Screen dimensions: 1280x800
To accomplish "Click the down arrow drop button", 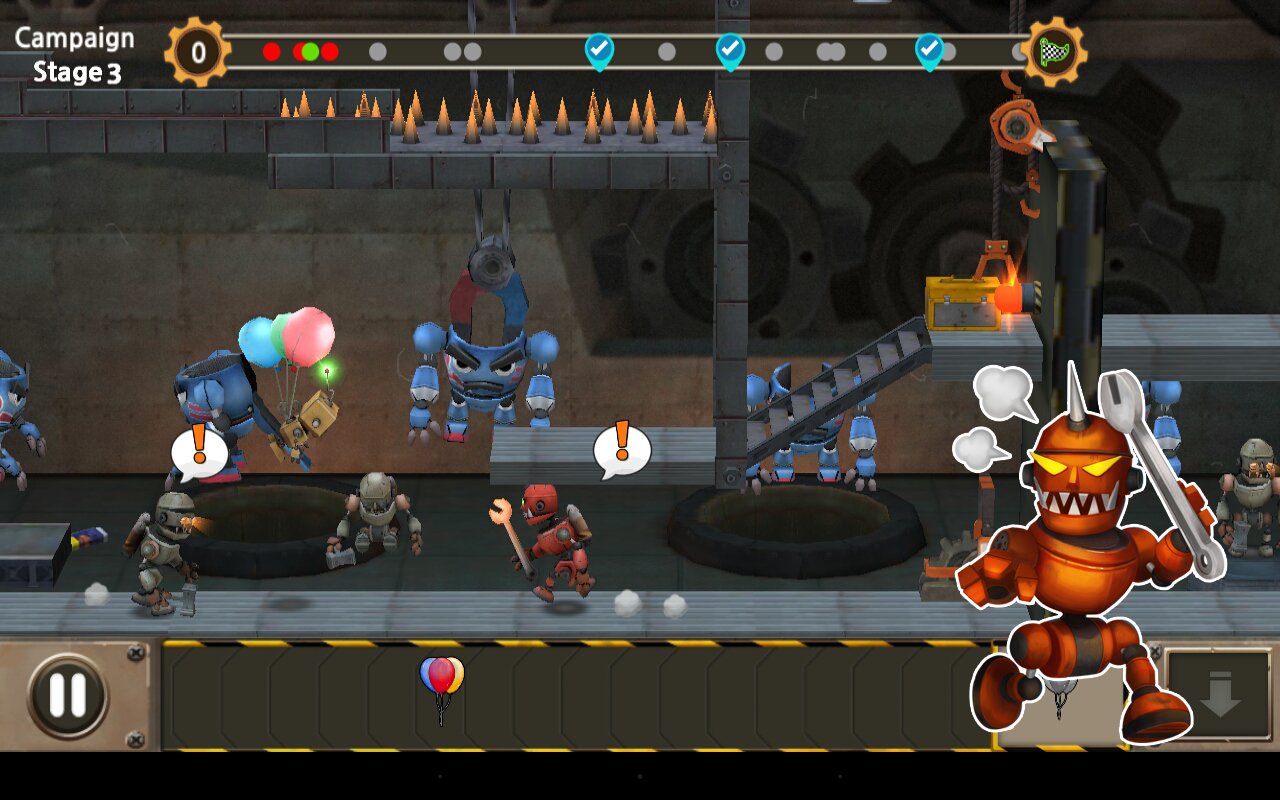I will pos(1220,696).
